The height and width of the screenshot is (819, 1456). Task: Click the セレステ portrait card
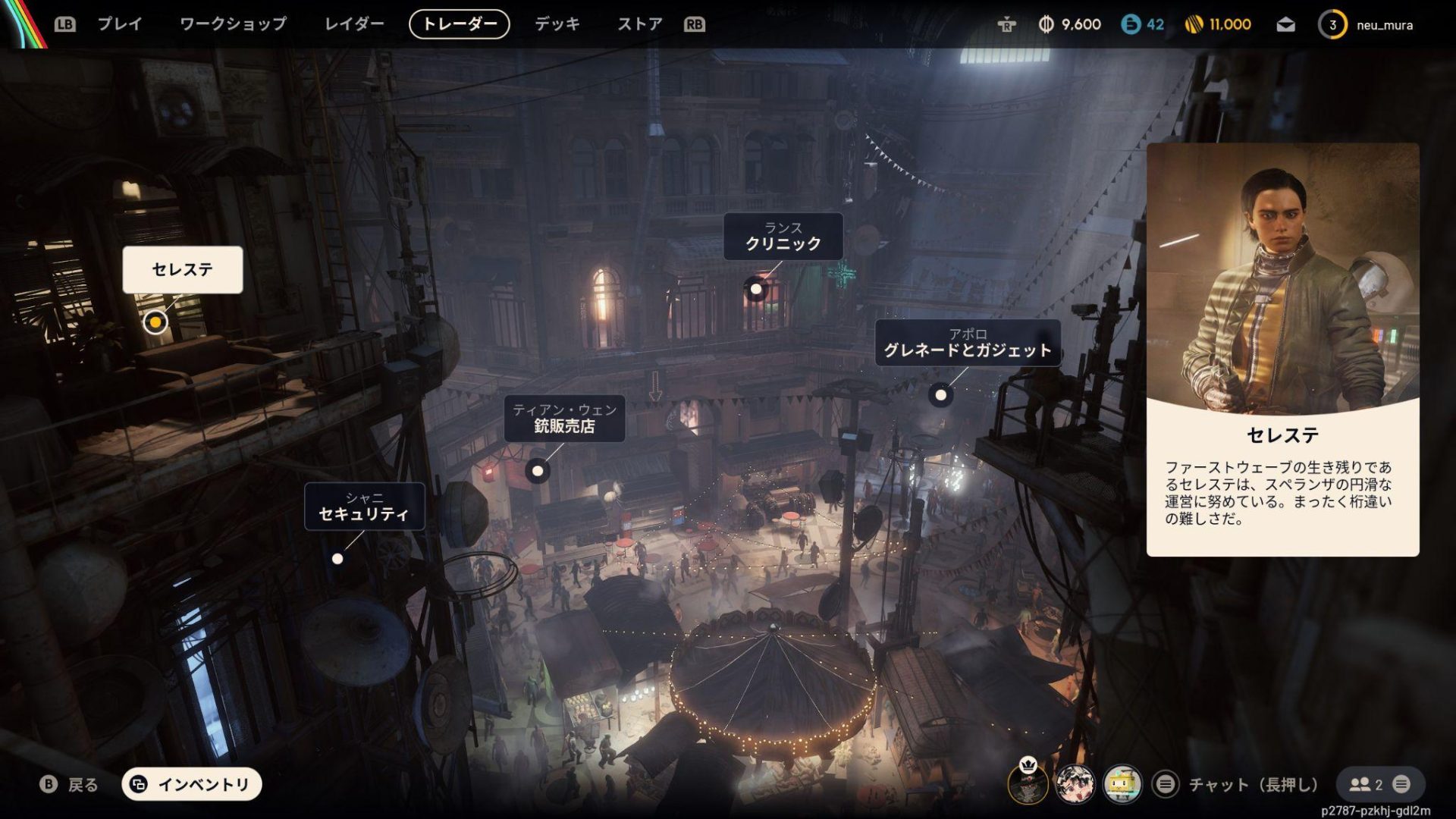coord(1282,349)
